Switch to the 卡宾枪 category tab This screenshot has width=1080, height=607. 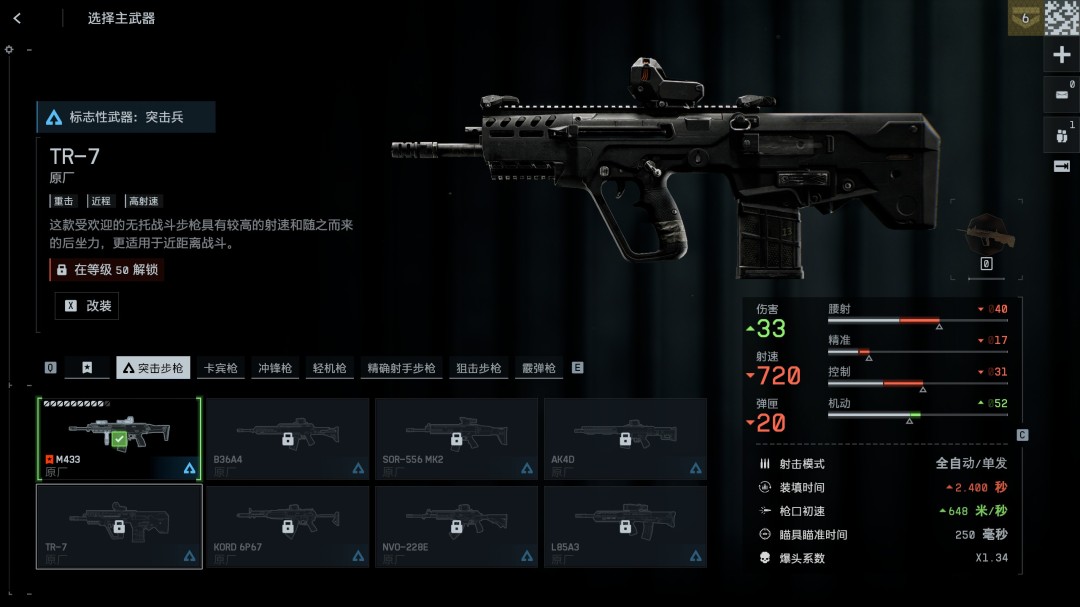point(220,368)
